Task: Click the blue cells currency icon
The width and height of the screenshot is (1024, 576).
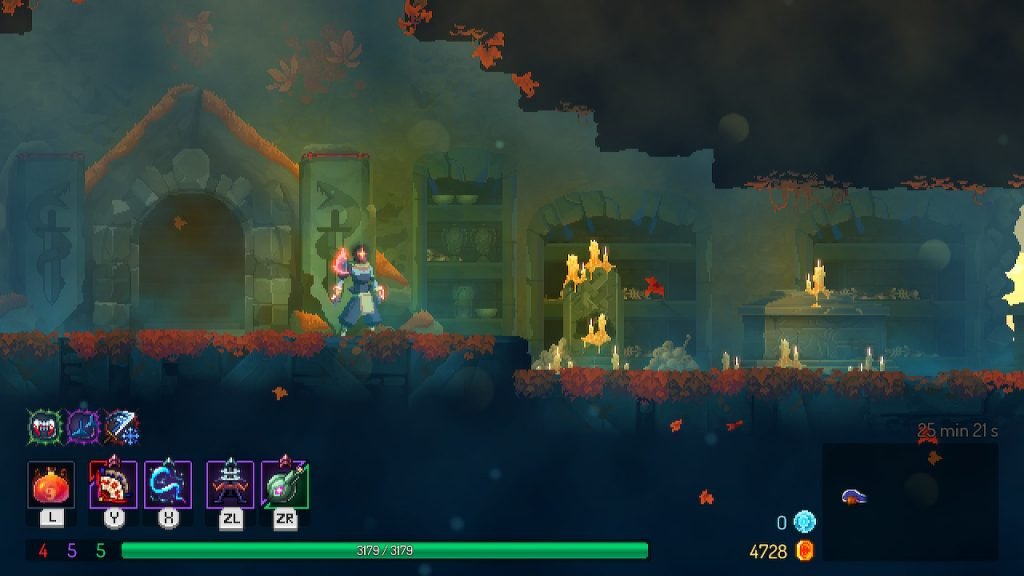Action: click(x=805, y=522)
